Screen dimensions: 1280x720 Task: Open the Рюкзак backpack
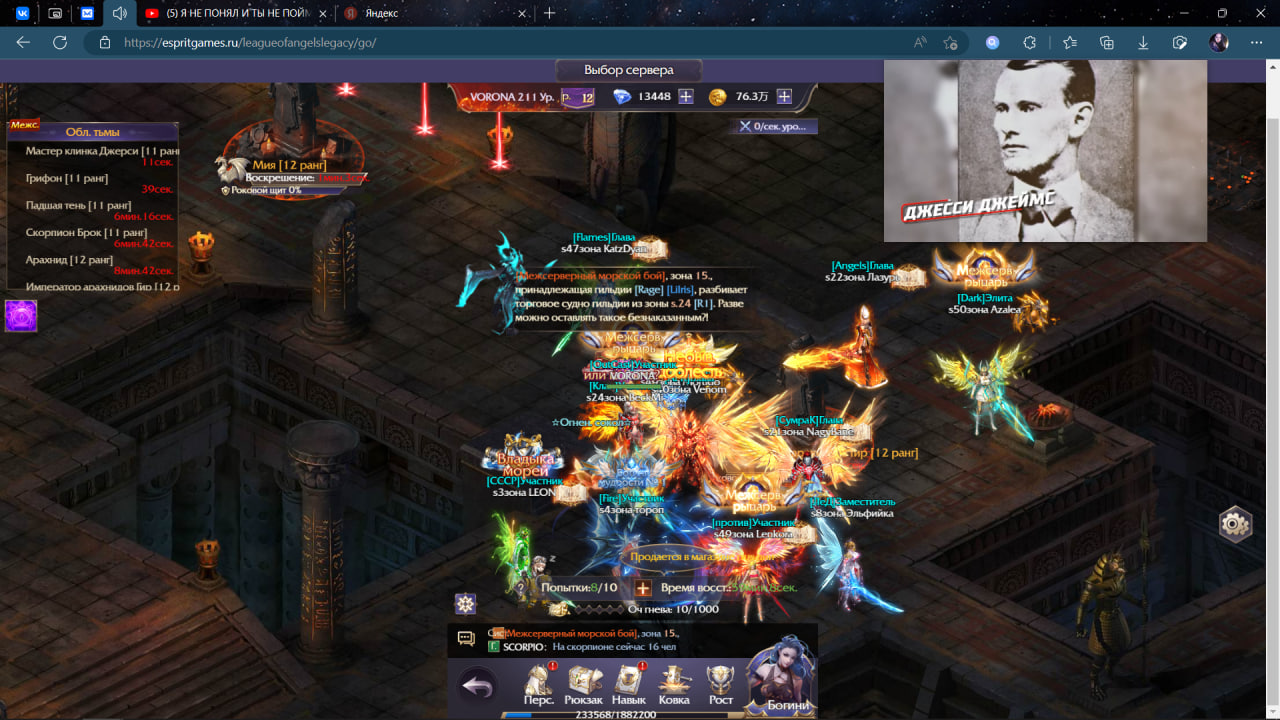click(583, 685)
